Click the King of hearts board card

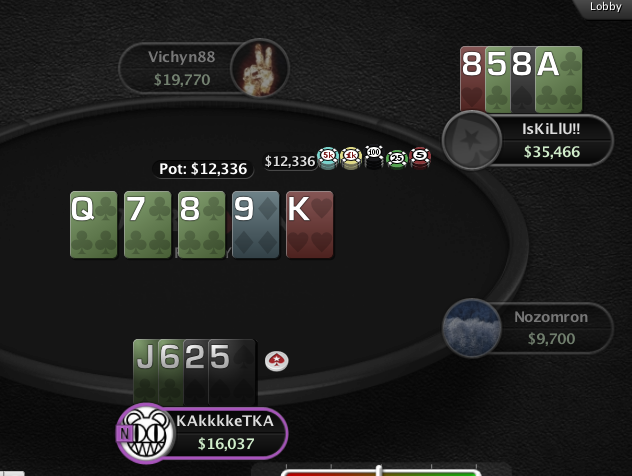point(309,225)
